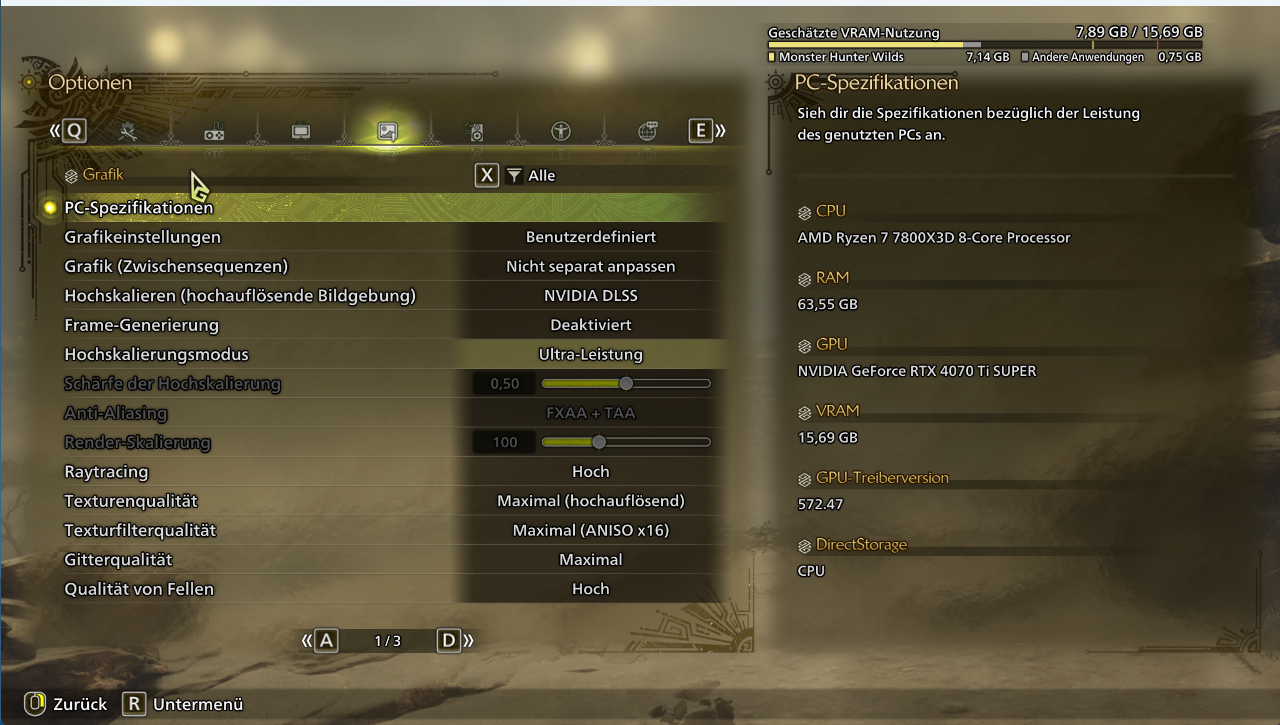1280x725 pixels.
Task: Select the display settings TV icon
Action: (x=299, y=131)
